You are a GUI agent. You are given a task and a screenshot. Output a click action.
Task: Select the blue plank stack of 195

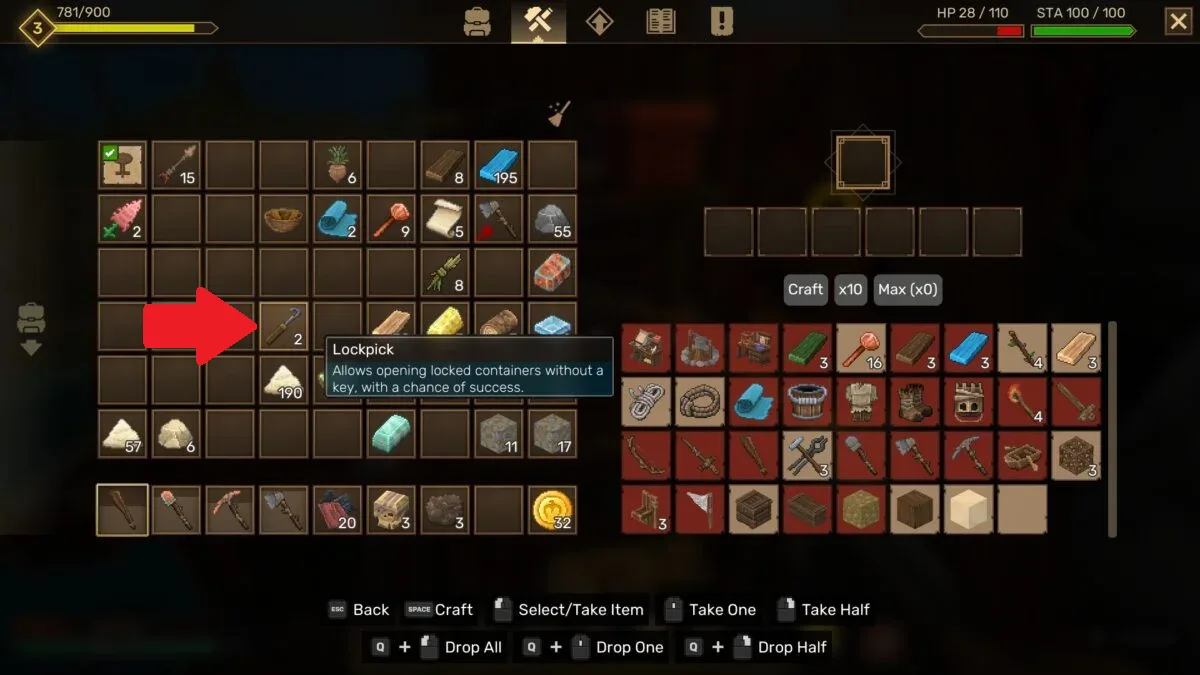pos(499,165)
